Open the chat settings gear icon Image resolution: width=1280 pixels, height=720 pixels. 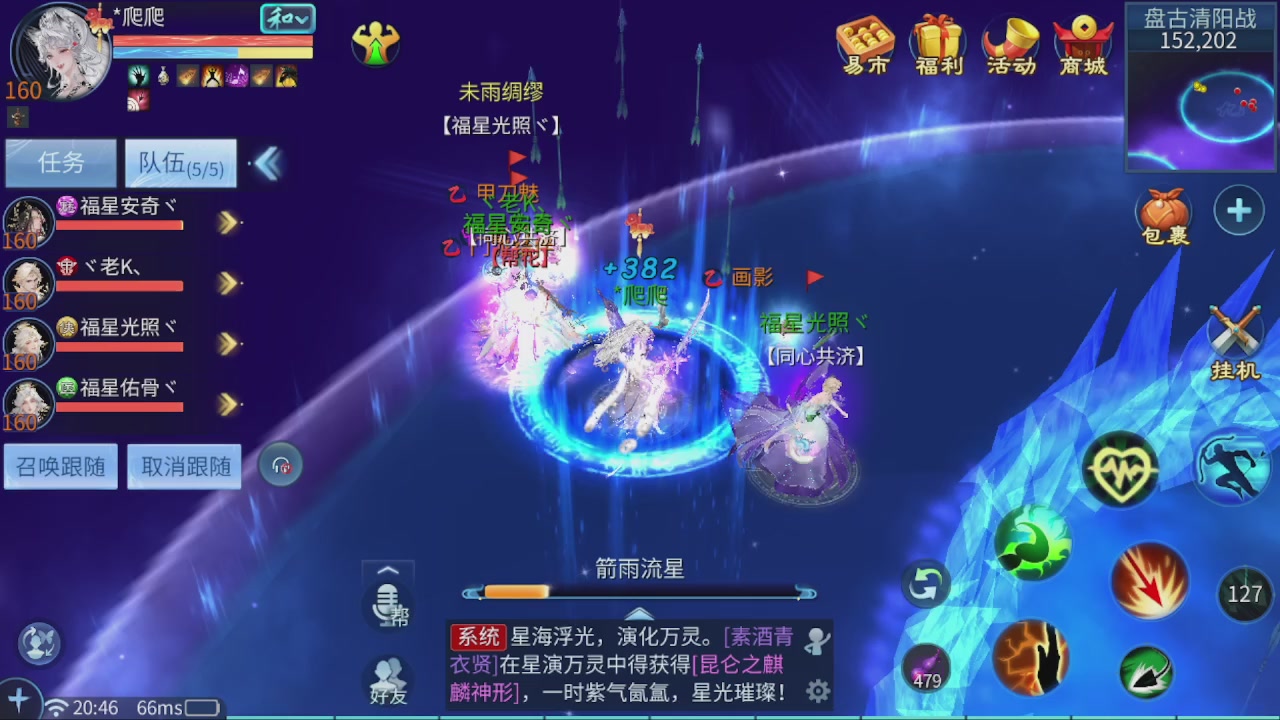[818, 690]
